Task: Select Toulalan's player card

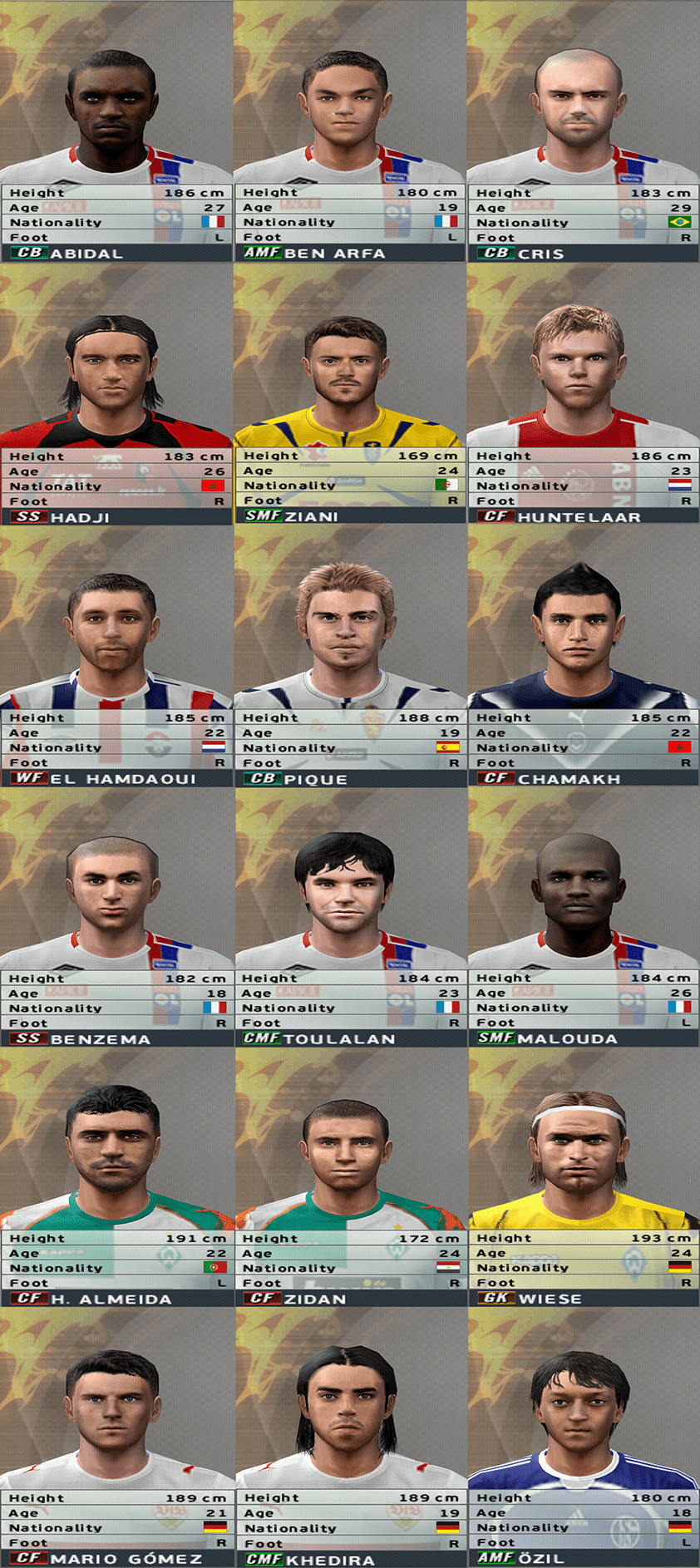Action: point(349,917)
